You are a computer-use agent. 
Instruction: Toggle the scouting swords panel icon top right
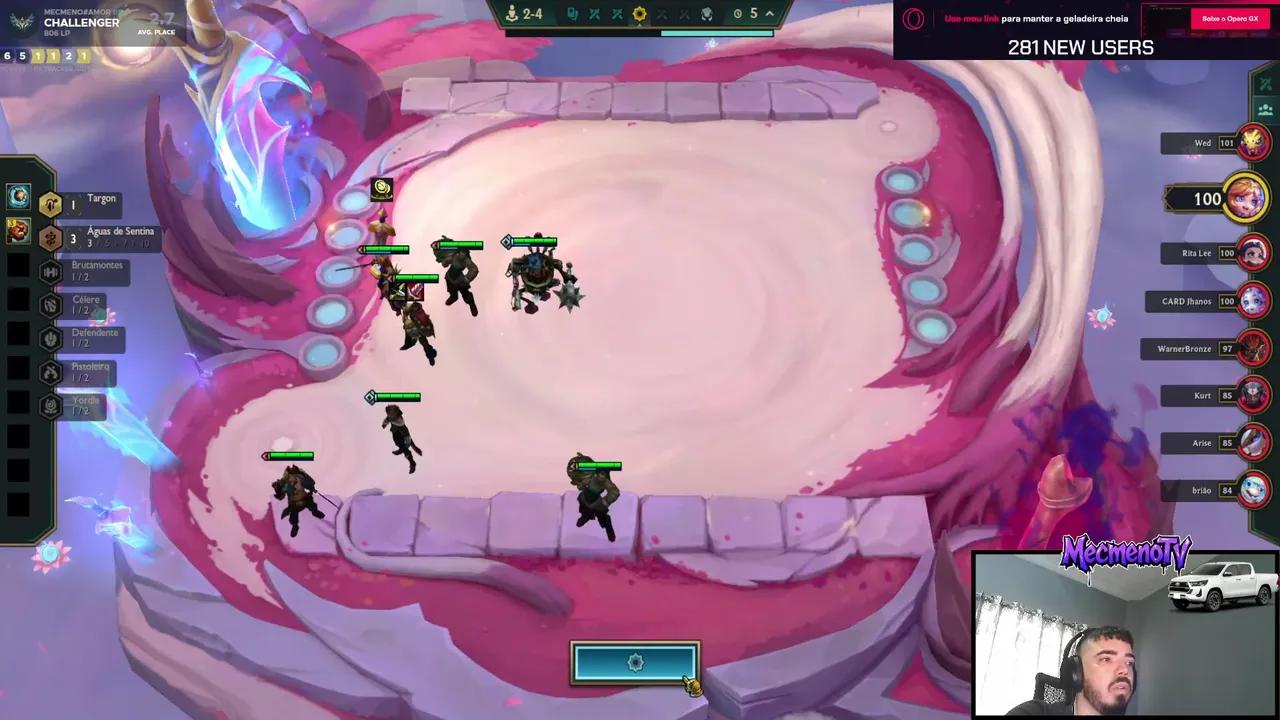1265,83
